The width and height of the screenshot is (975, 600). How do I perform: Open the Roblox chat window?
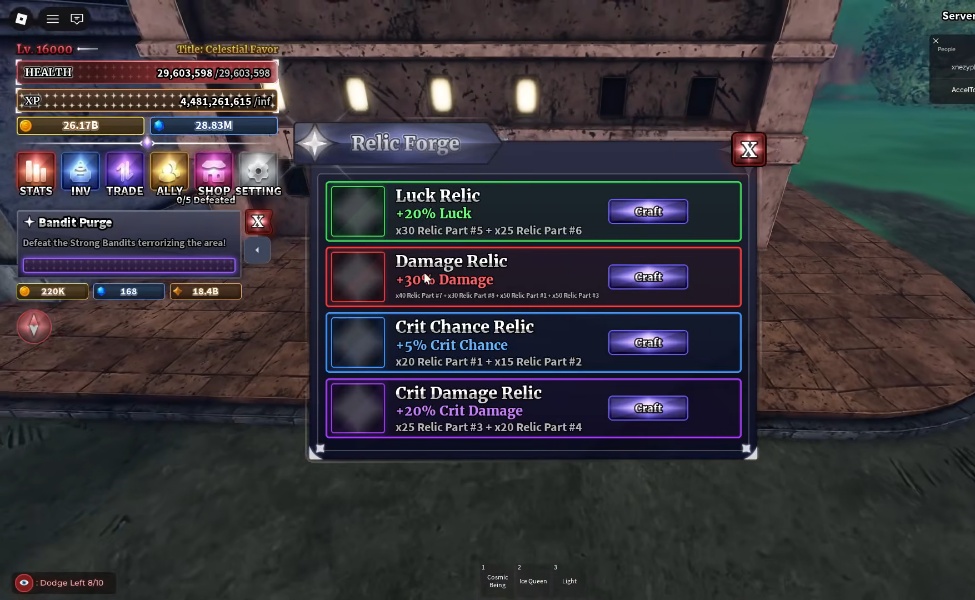coord(77,19)
